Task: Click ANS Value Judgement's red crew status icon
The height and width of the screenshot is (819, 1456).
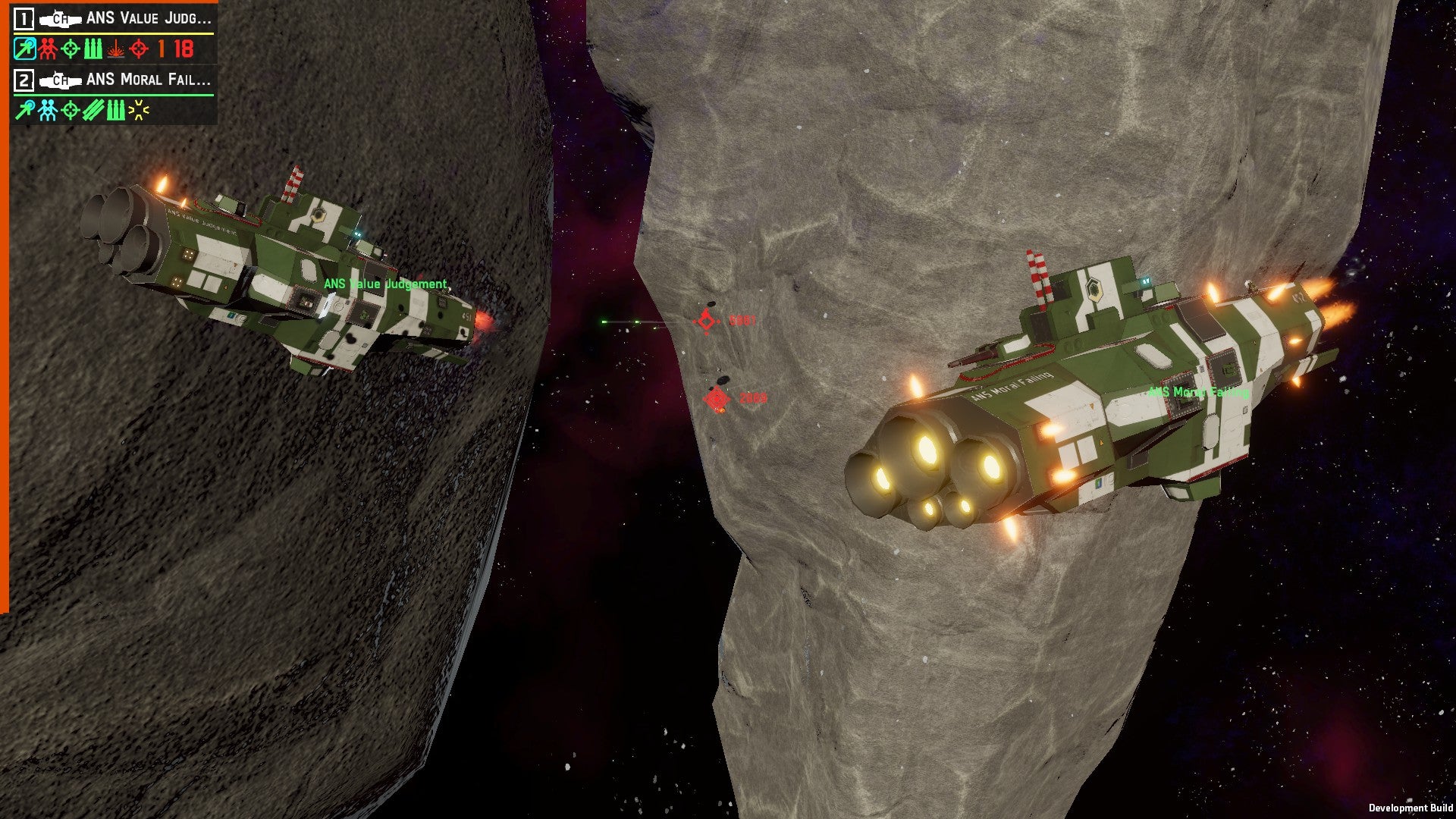Action: click(48, 49)
